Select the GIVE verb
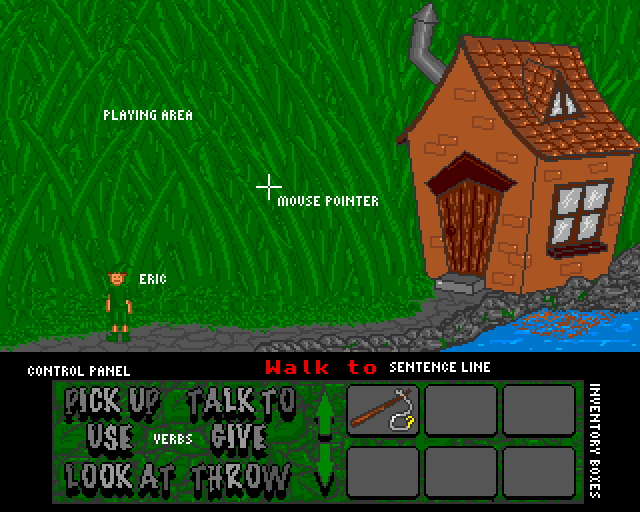 (238, 438)
